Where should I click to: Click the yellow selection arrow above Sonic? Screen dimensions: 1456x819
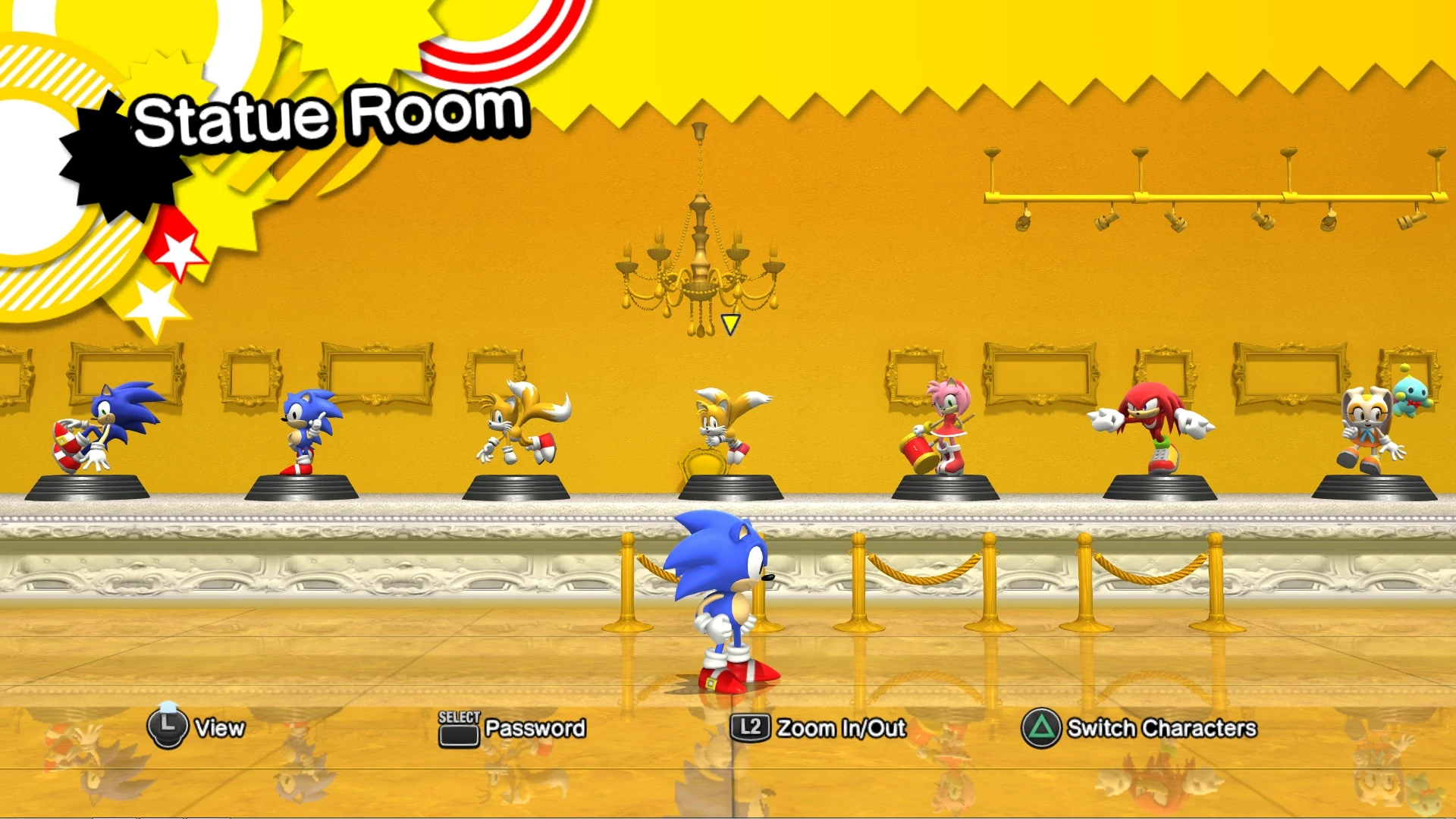coord(730,323)
